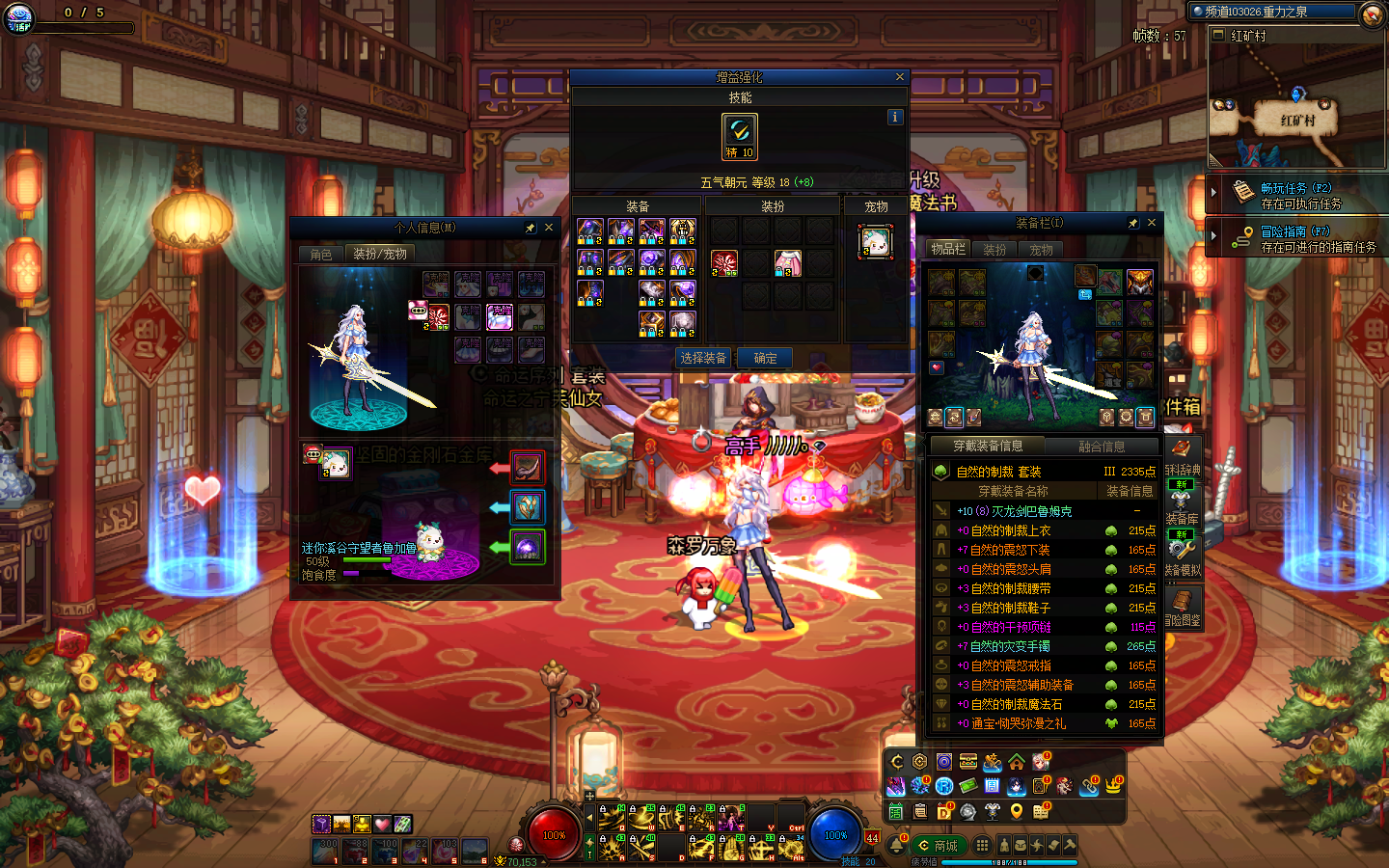1389x868 pixels.
Task: Open the 畅玩任务 quest tracker
Action: pos(1297,195)
